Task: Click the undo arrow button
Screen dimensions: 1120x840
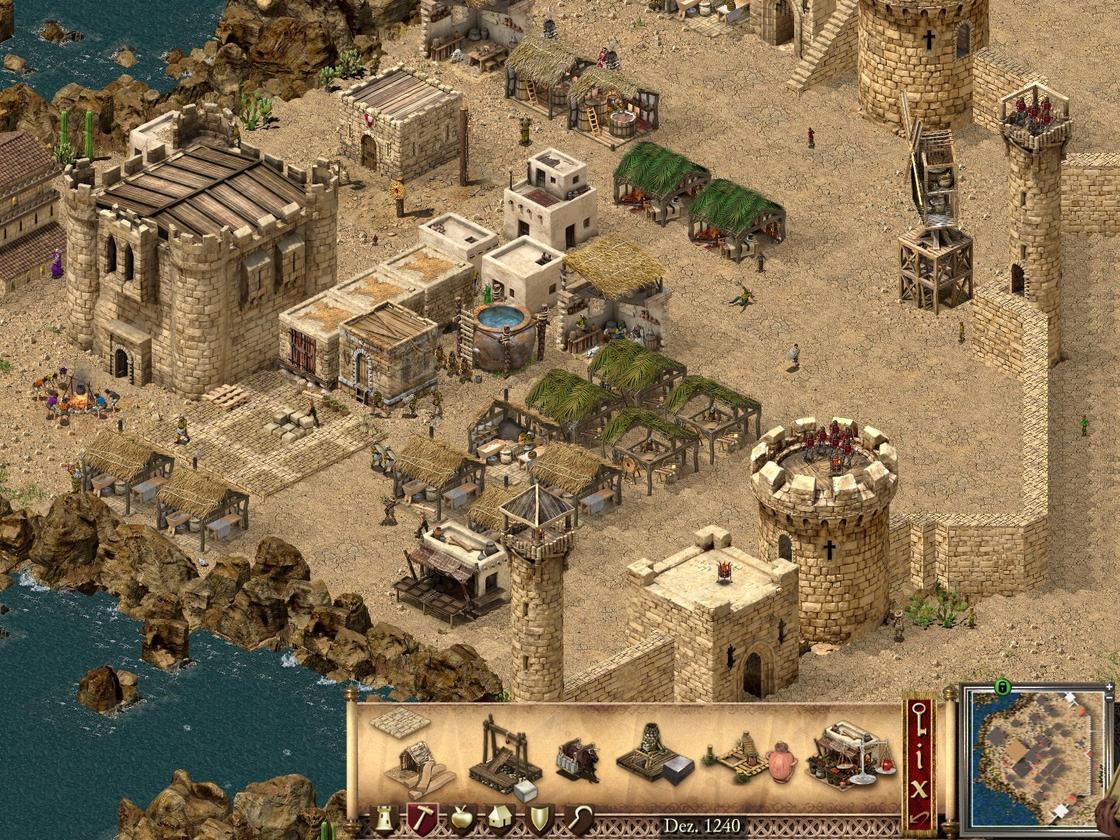Action: [919, 818]
